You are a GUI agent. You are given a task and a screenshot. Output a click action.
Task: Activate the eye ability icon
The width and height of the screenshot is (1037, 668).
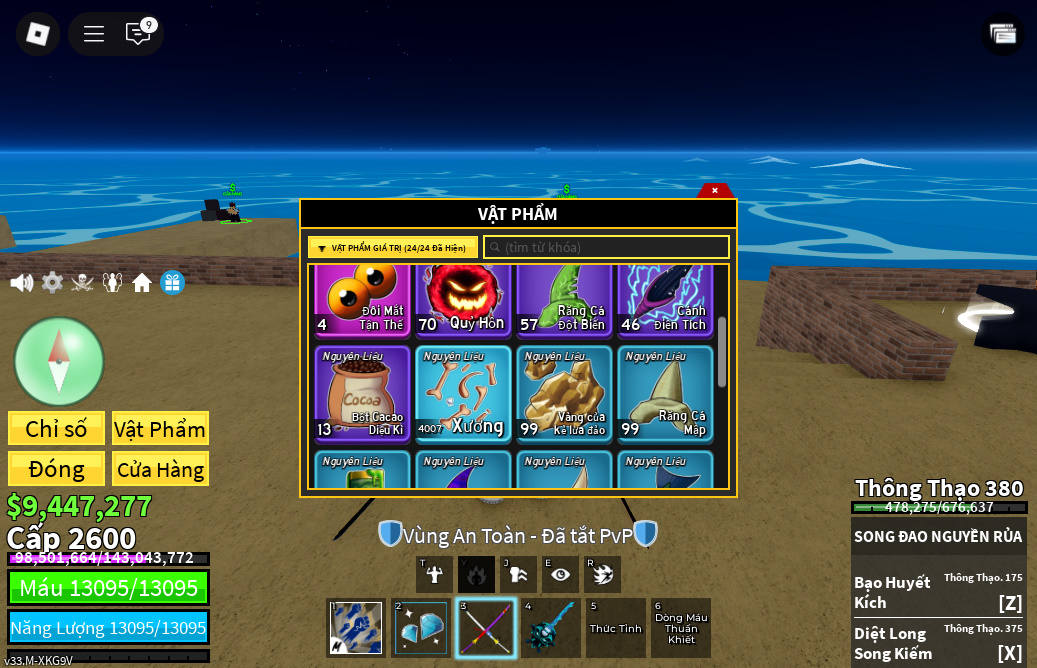560,574
